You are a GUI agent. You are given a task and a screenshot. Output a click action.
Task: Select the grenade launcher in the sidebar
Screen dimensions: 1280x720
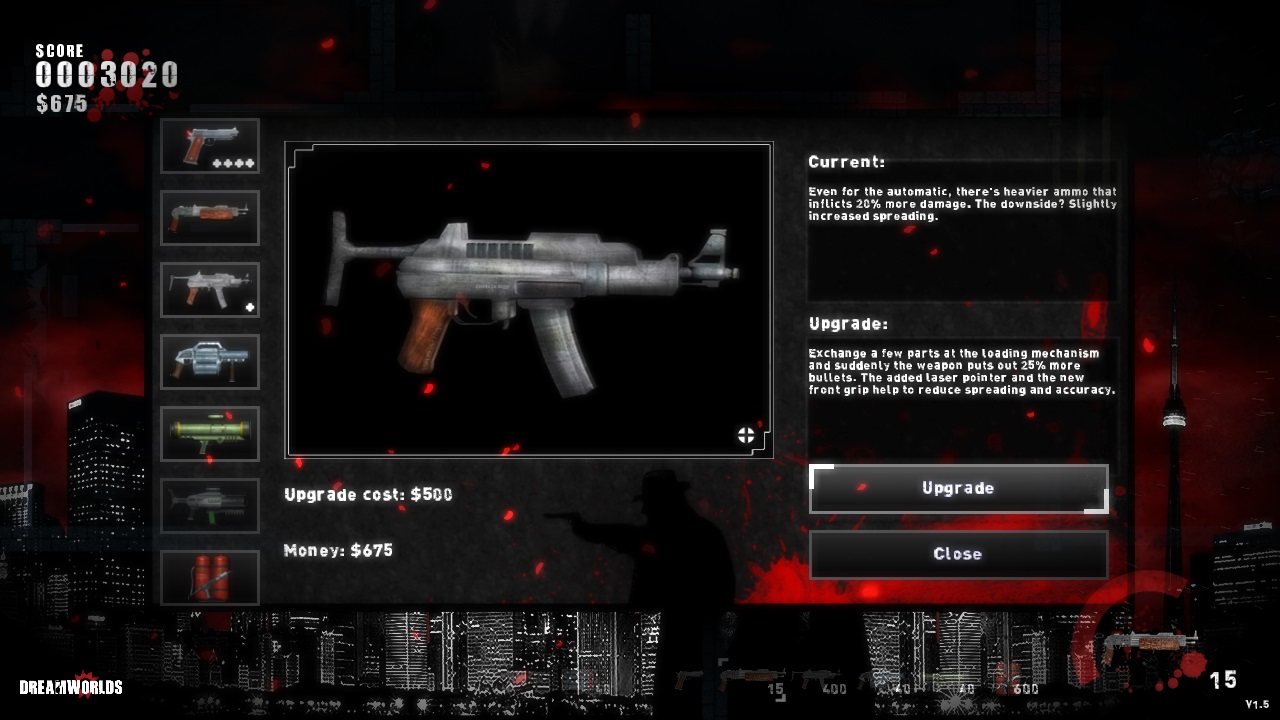(x=209, y=361)
